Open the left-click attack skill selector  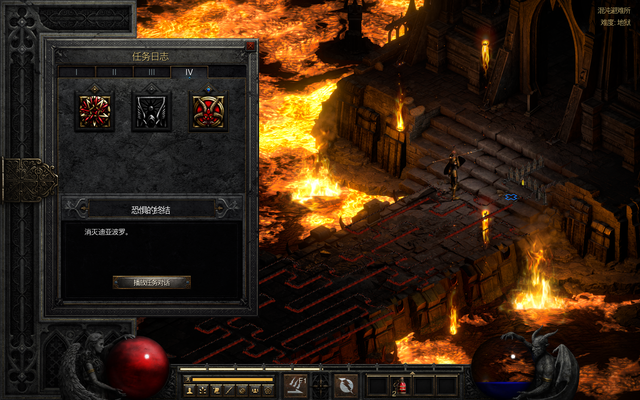click(296, 384)
